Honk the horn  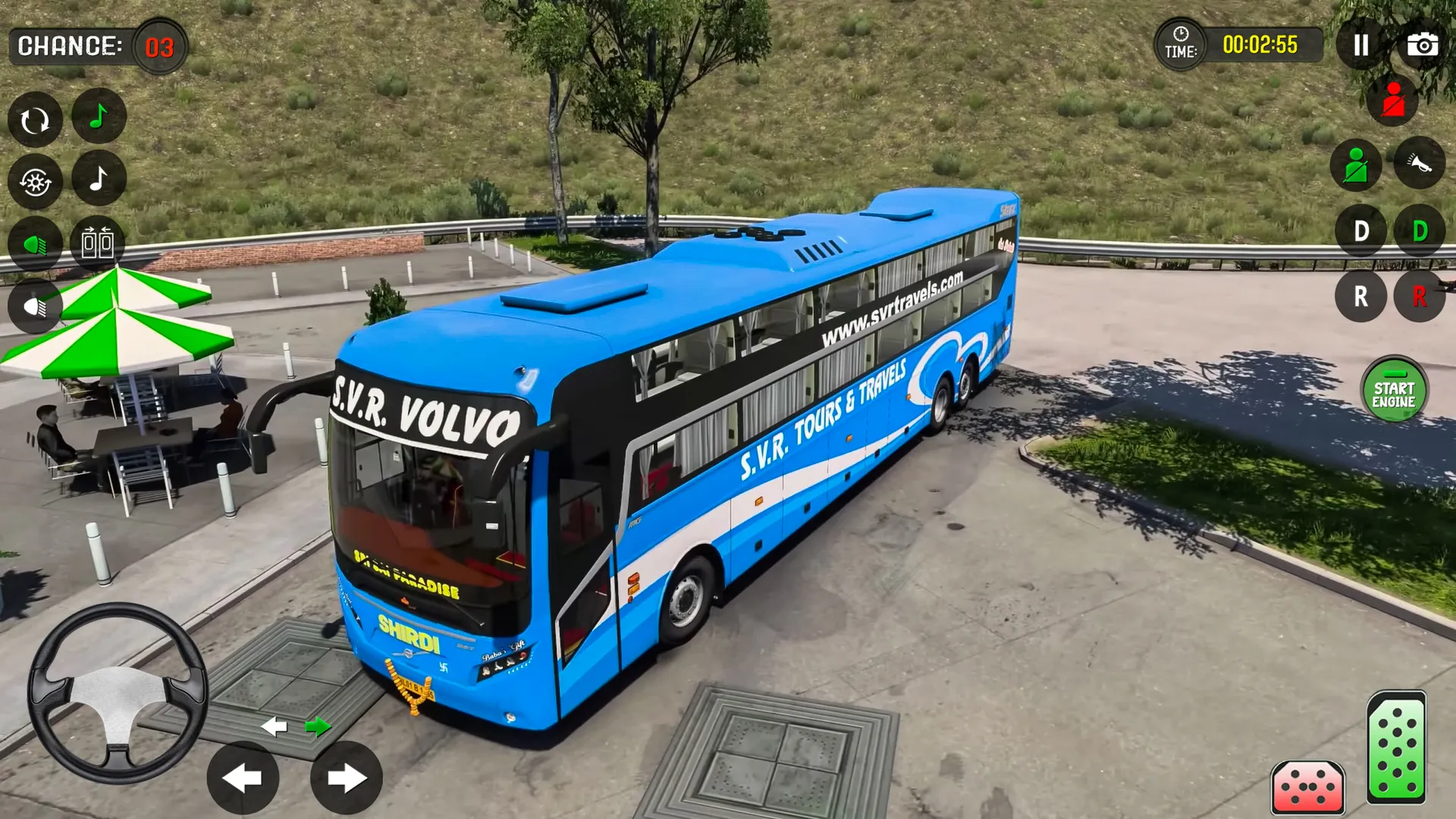1419,163
